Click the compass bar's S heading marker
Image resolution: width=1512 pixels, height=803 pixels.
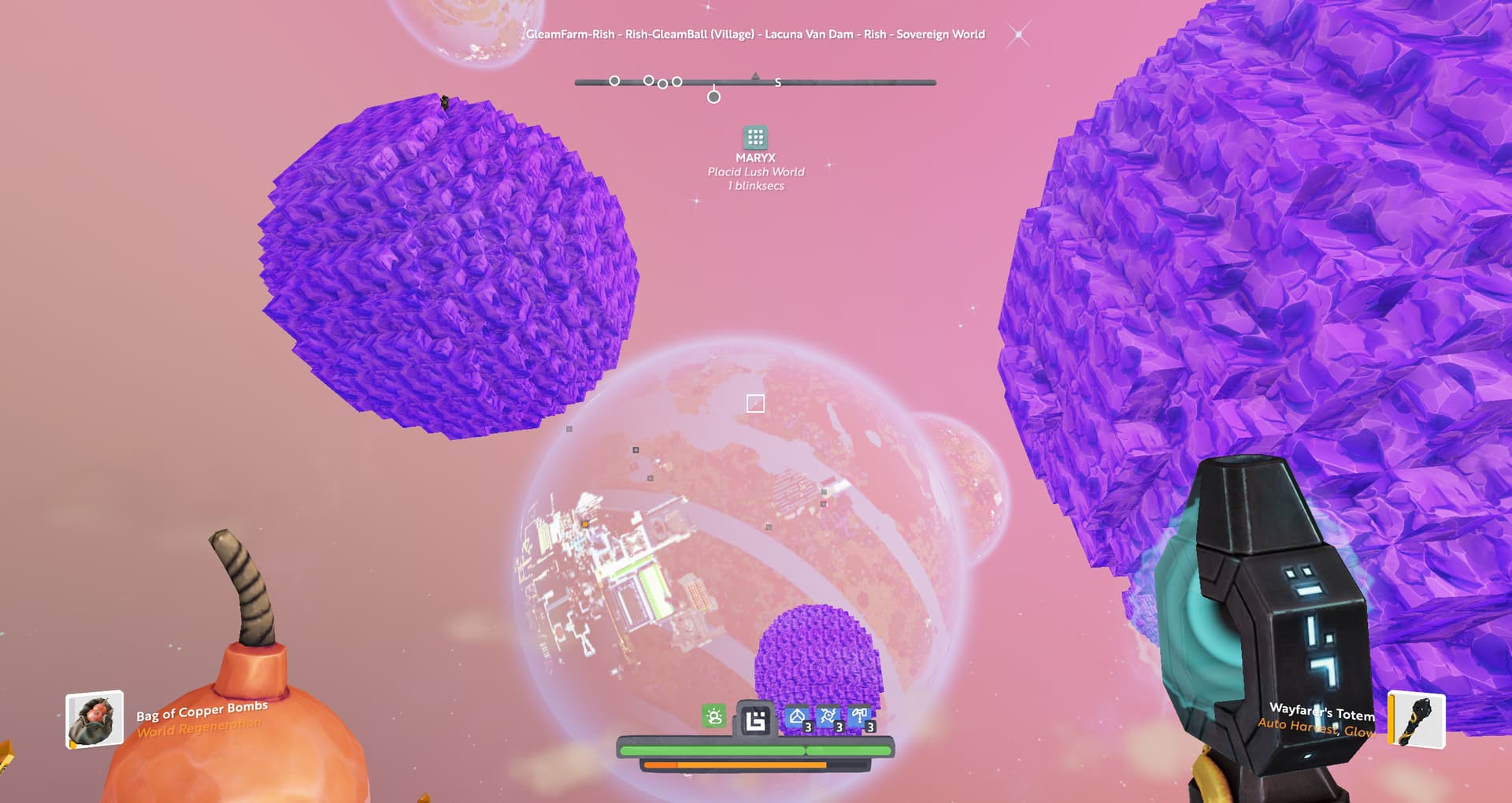click(x=778, y=83)
